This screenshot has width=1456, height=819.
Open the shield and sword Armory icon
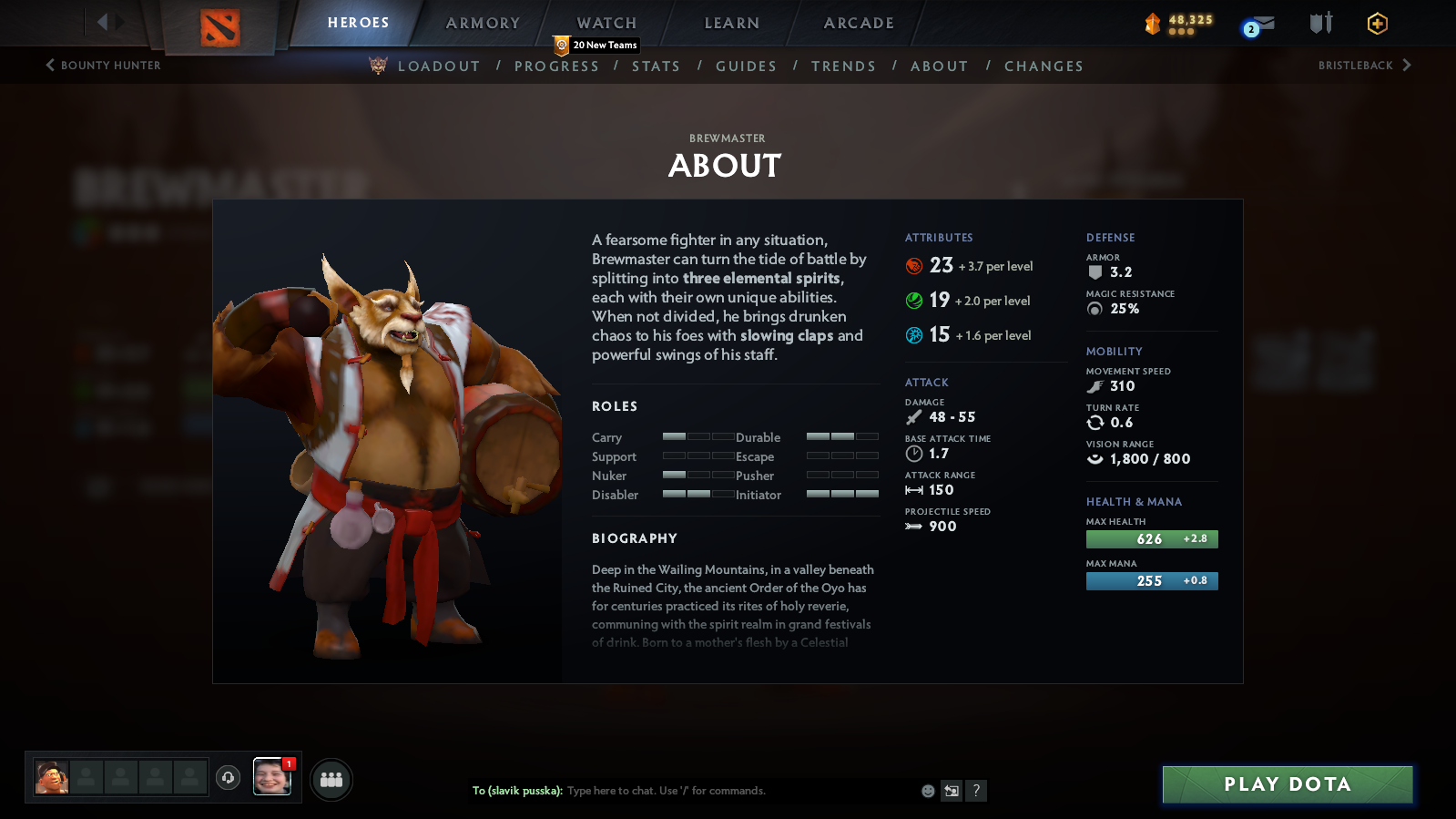click(x=1319, y=25)
